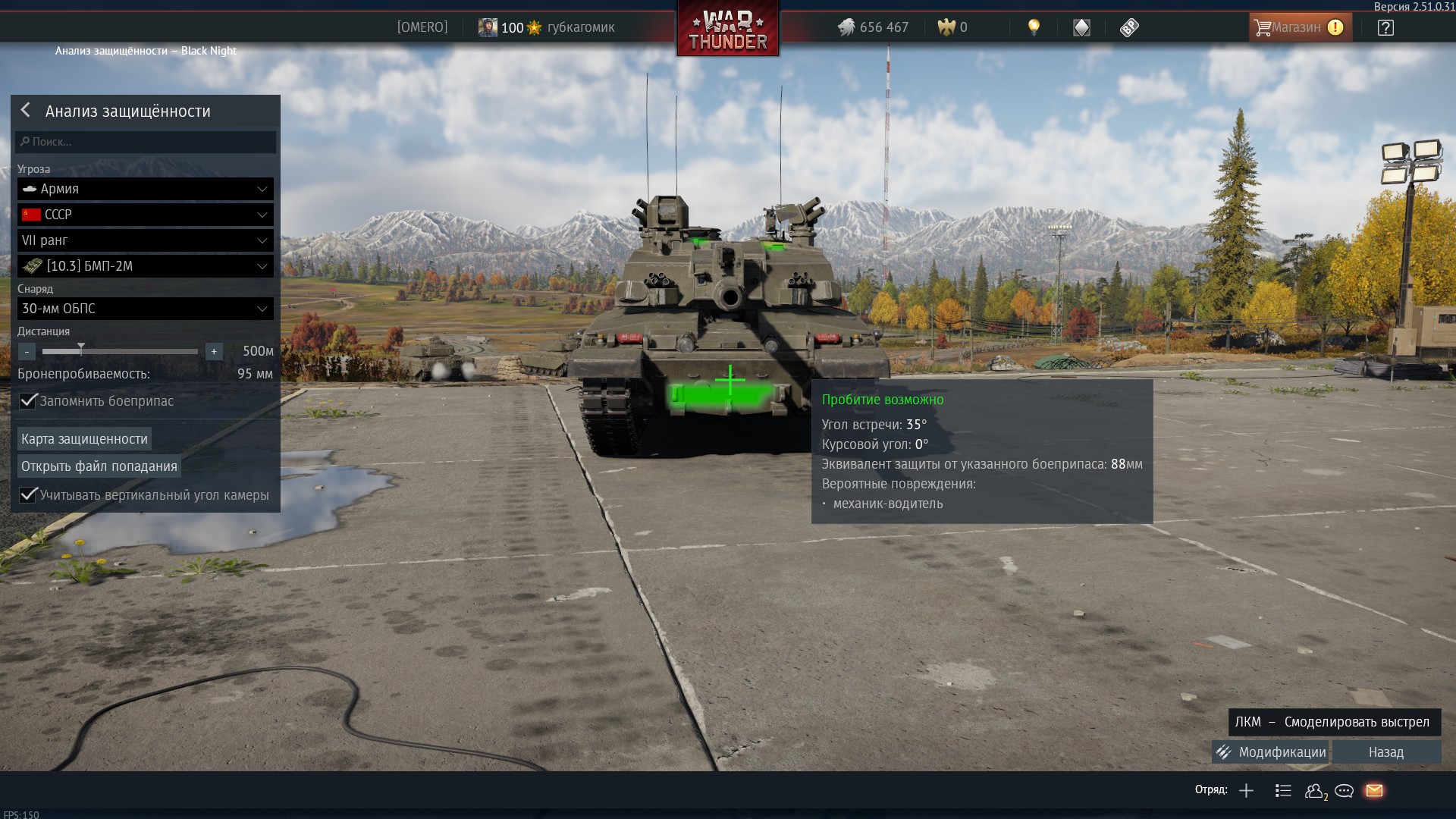This screenshot has height=819, width=1456.
Task: Open the СССР nation dropdown
Action: [x=146, y=215]
